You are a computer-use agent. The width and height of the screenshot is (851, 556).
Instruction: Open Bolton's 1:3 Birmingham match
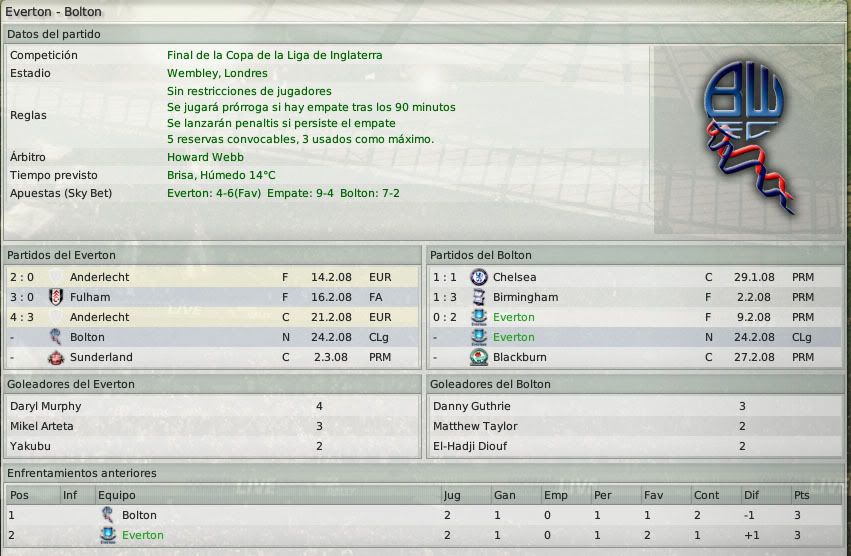(x=525, y=297)
